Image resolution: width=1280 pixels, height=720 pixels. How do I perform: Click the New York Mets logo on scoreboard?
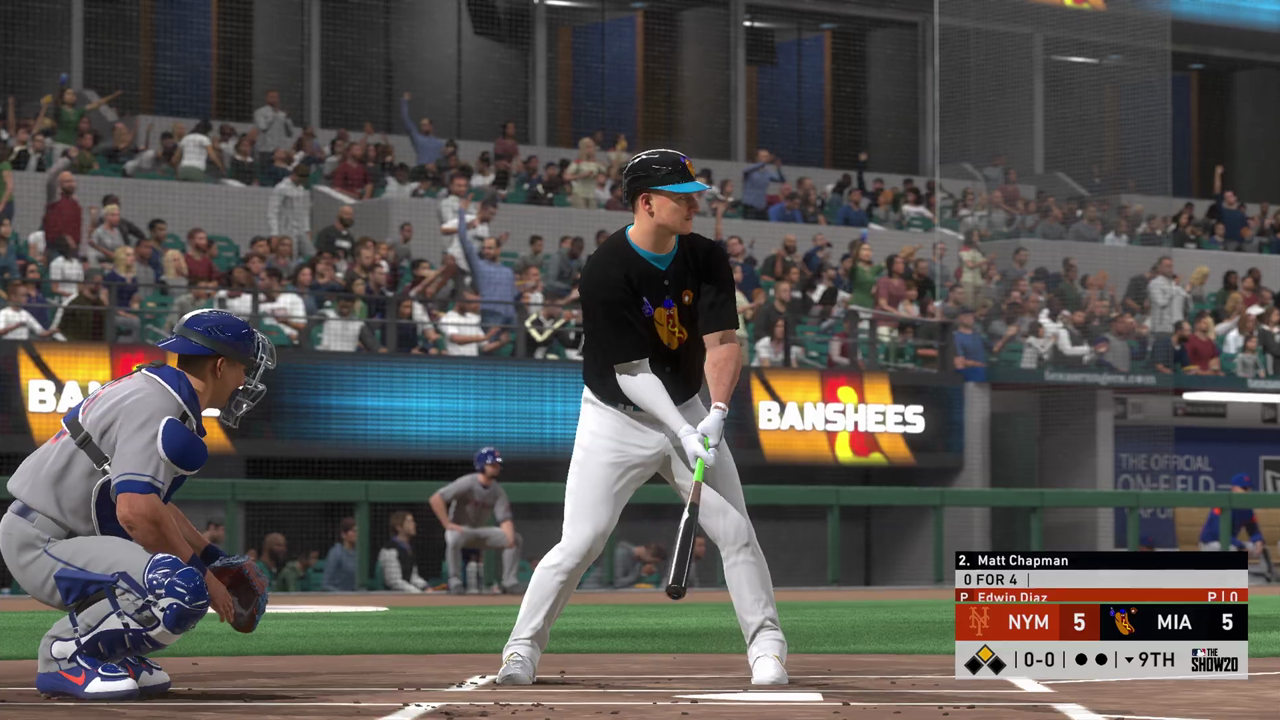click(x=980, y=619)
